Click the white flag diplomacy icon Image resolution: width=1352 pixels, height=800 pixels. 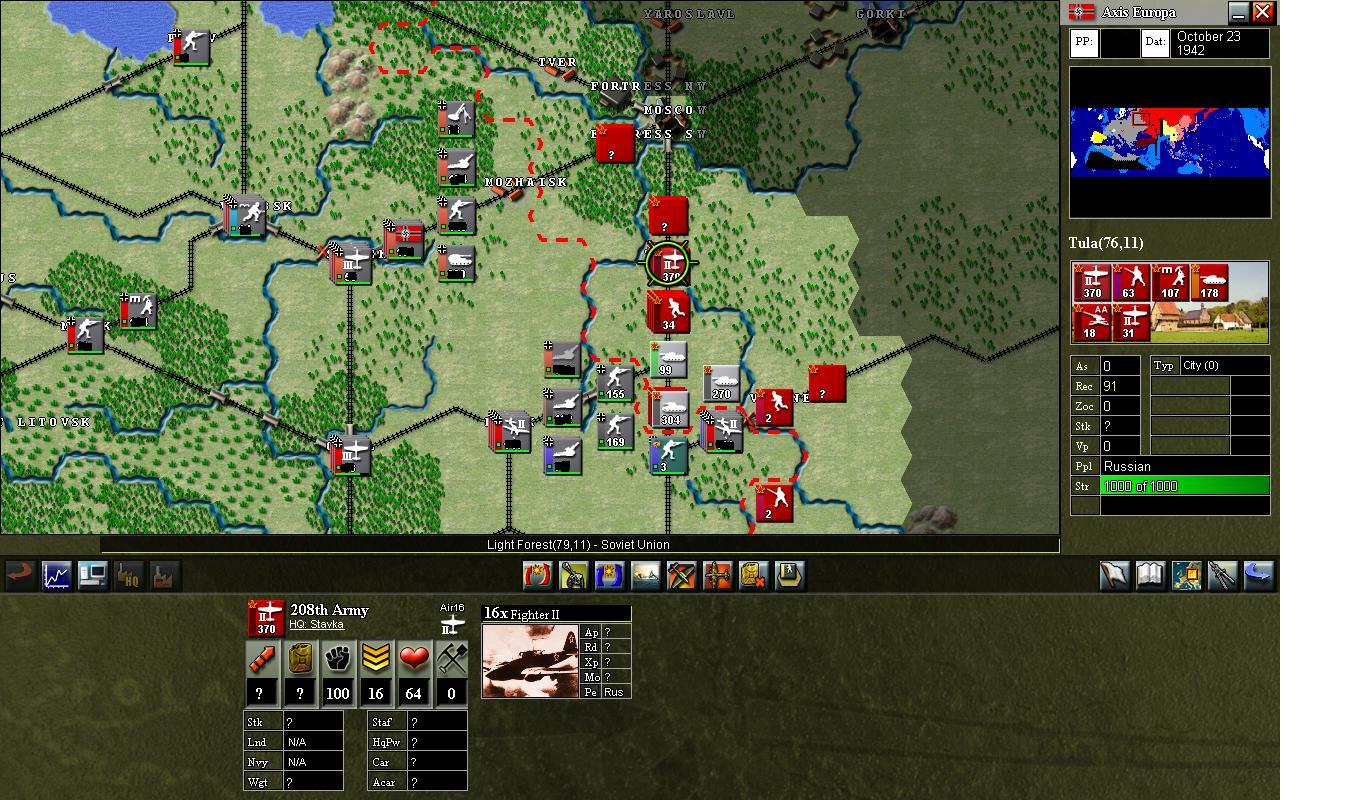(1113, 575)
